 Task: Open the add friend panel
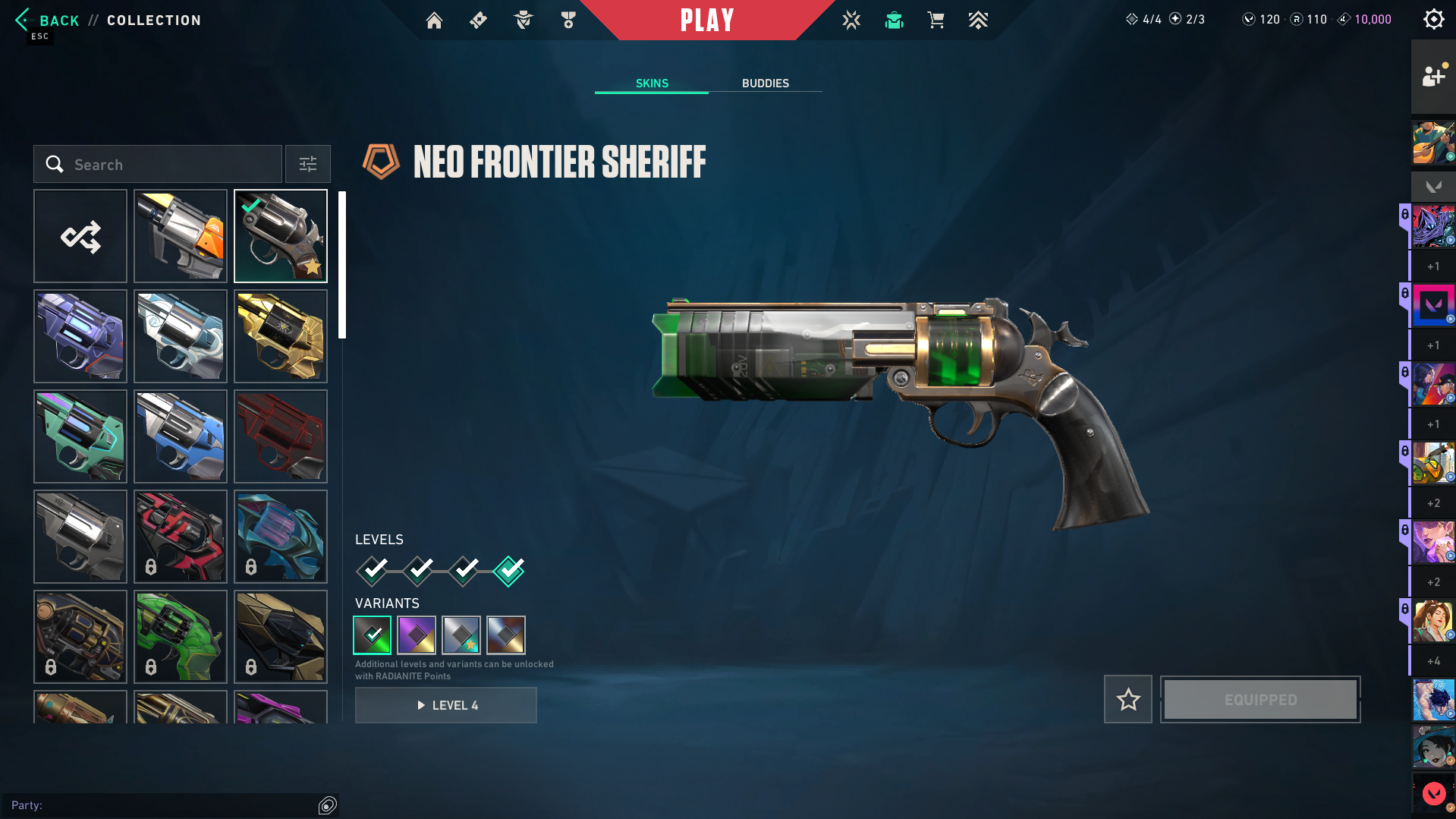click(x=1432, y=77)
